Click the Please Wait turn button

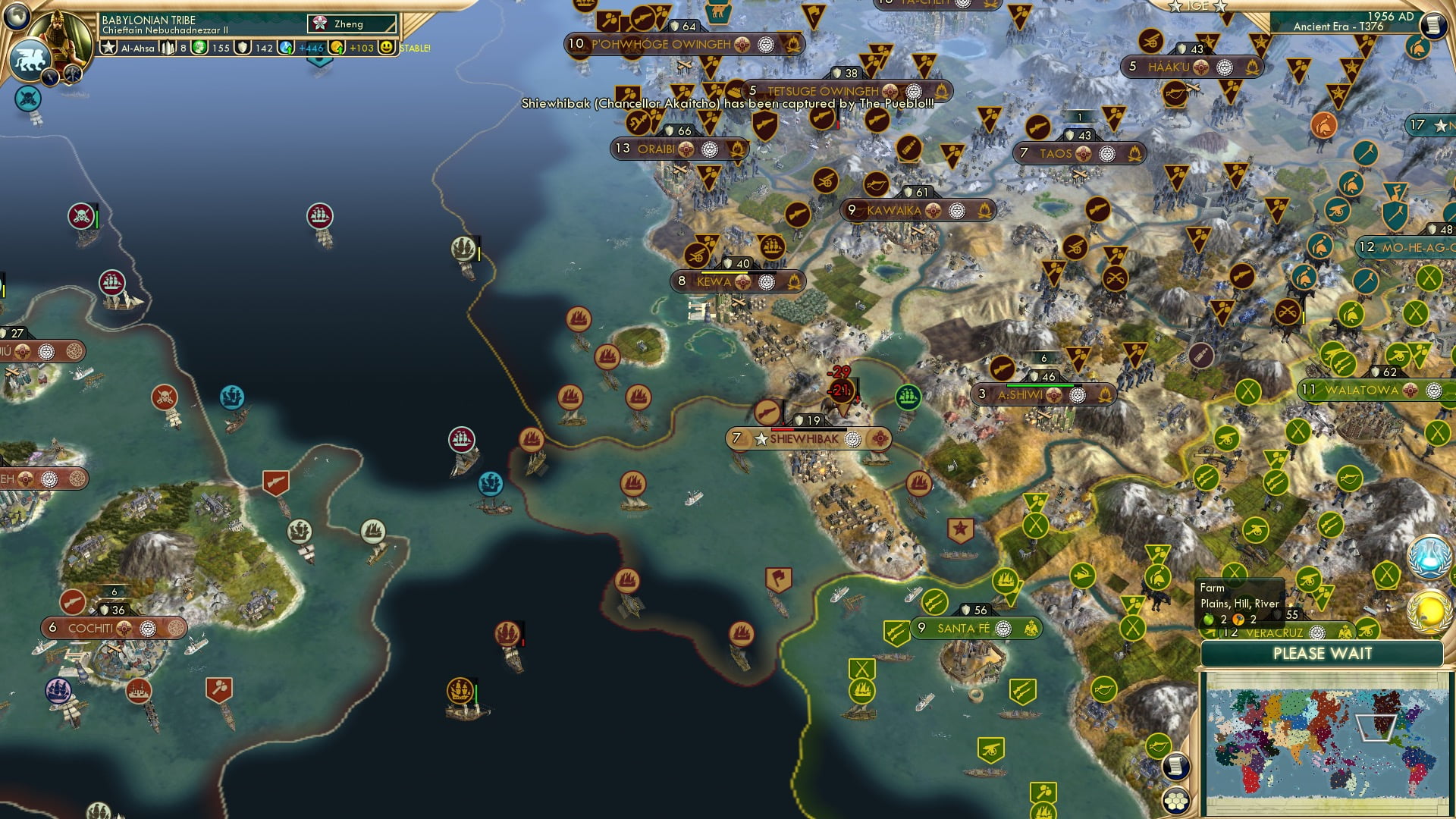(1322, 654)
